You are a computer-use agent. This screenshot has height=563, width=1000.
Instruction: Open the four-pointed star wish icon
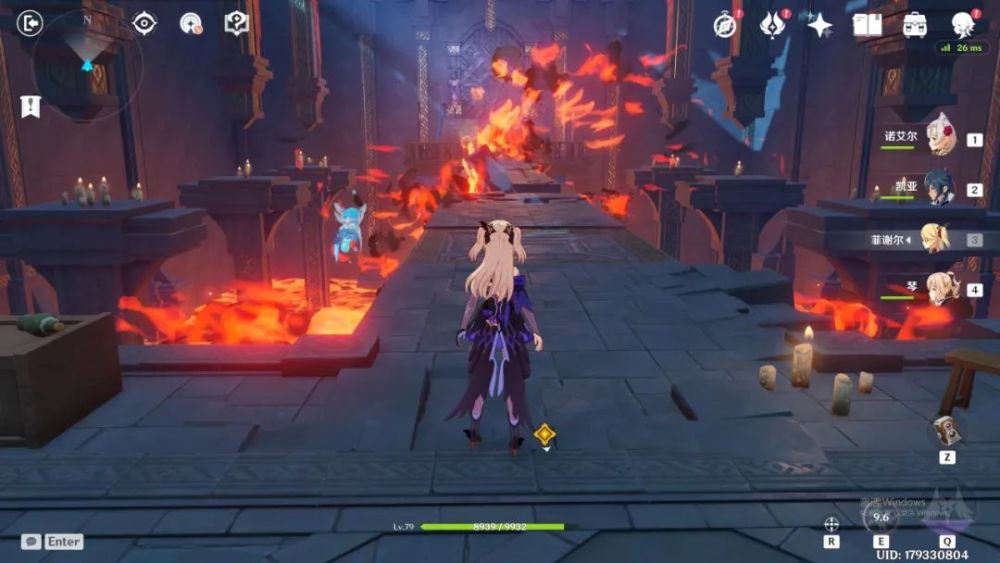pos(820,25)
